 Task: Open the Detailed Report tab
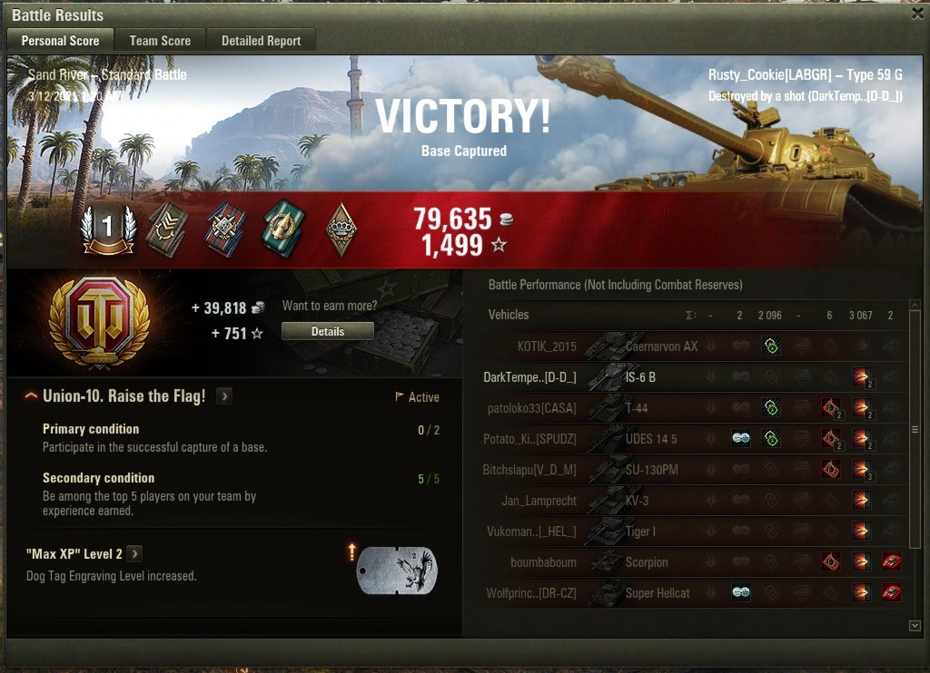click(261, 40)
